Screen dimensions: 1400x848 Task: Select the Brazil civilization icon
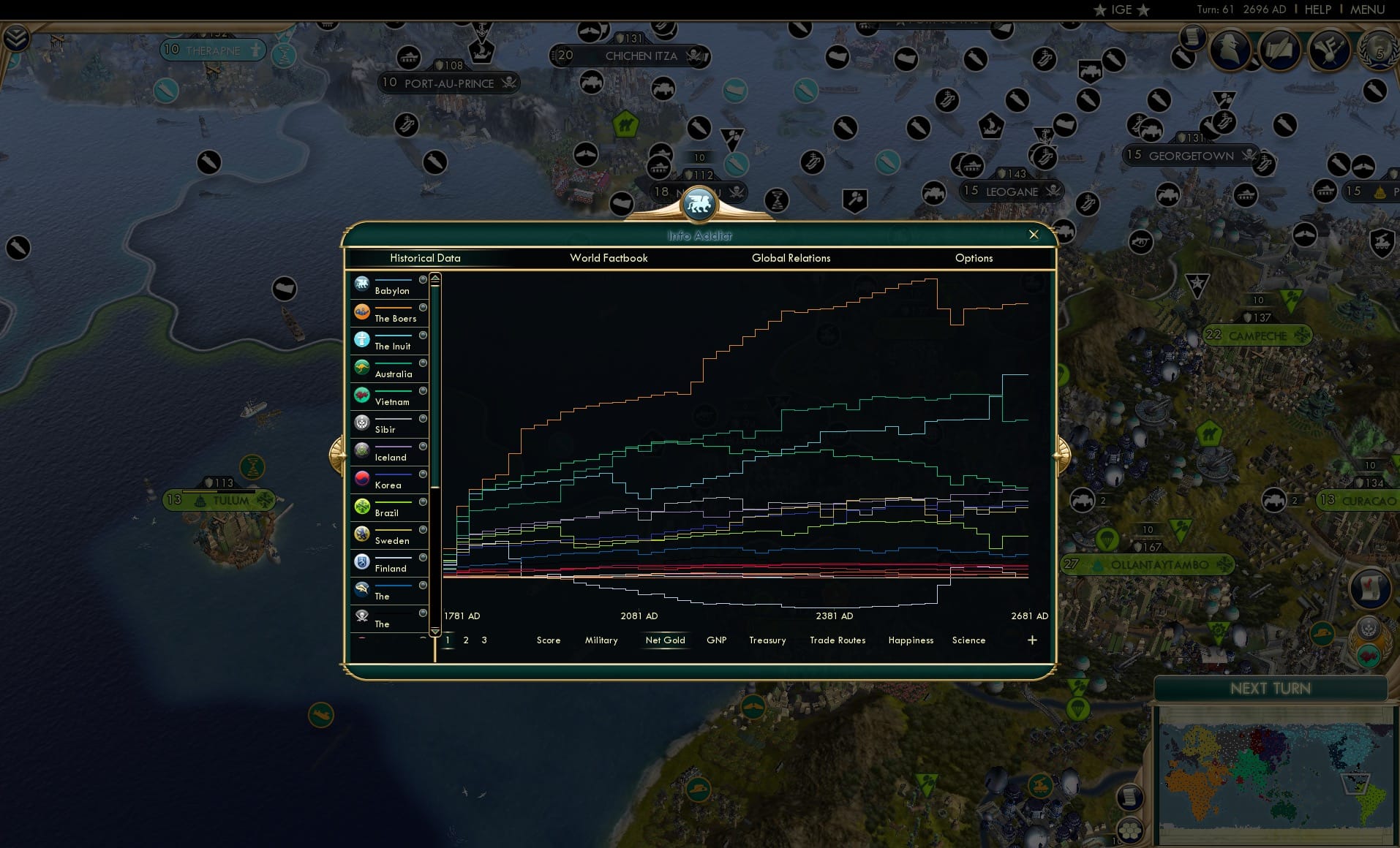tap(362, 504)
